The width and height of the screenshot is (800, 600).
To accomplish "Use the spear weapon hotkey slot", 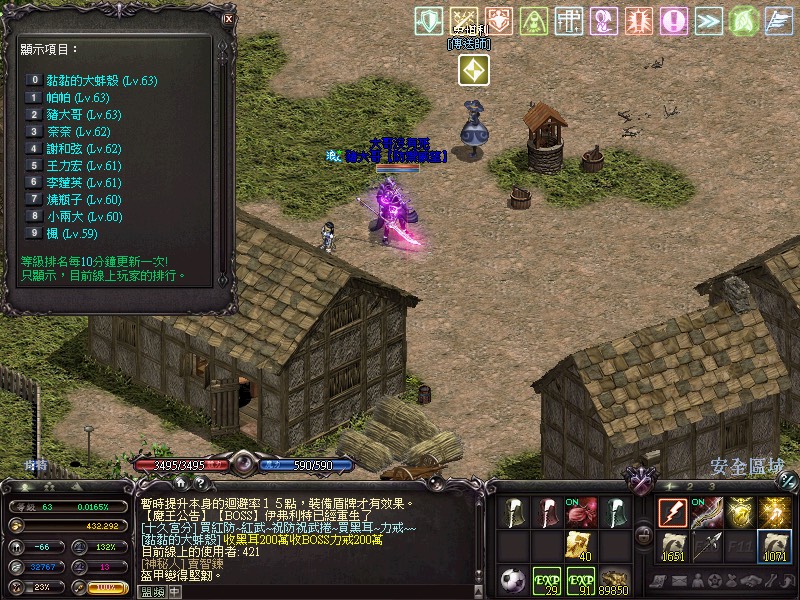I will point(707,546).
